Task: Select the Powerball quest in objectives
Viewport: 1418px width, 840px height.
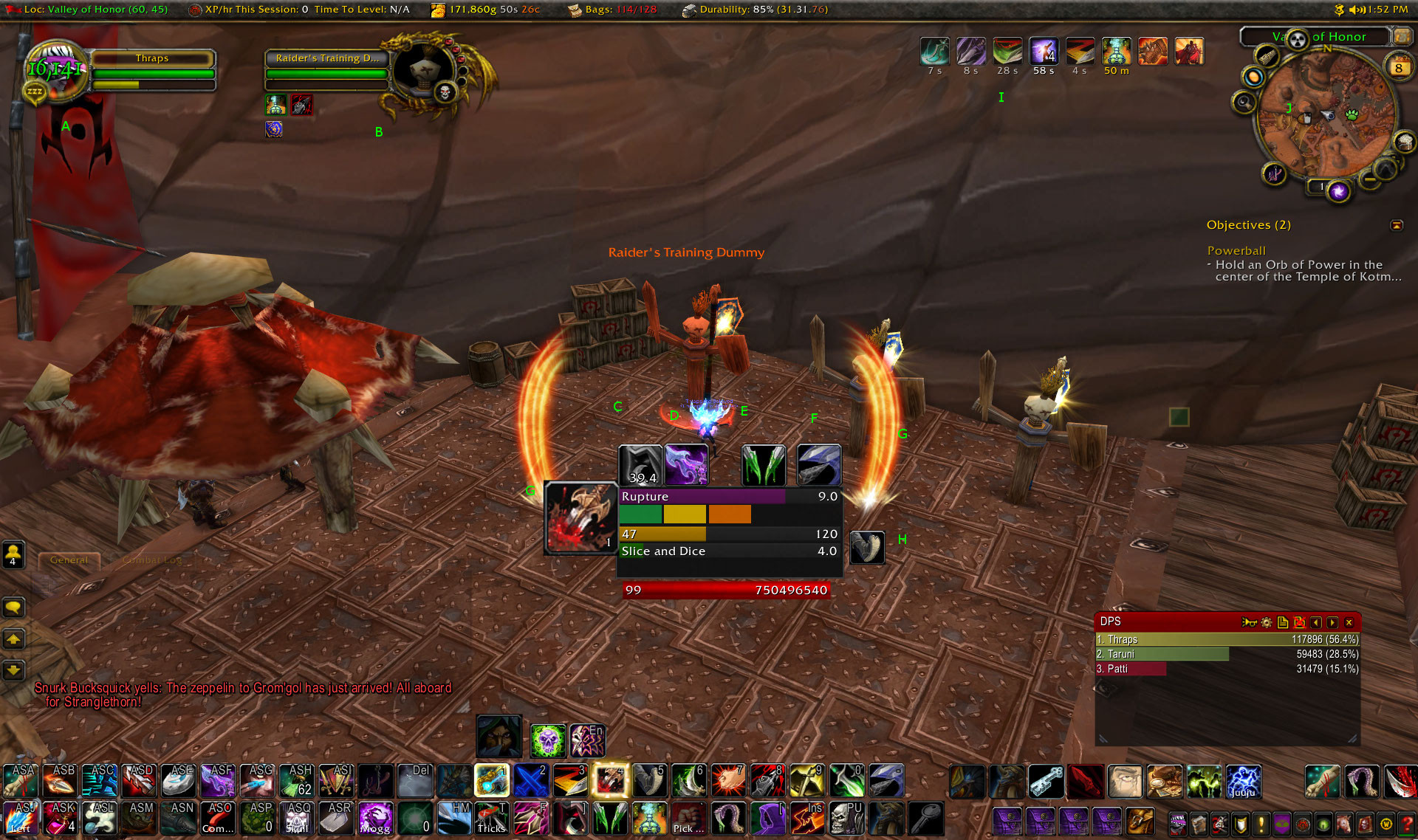Action: (1236, 251)
